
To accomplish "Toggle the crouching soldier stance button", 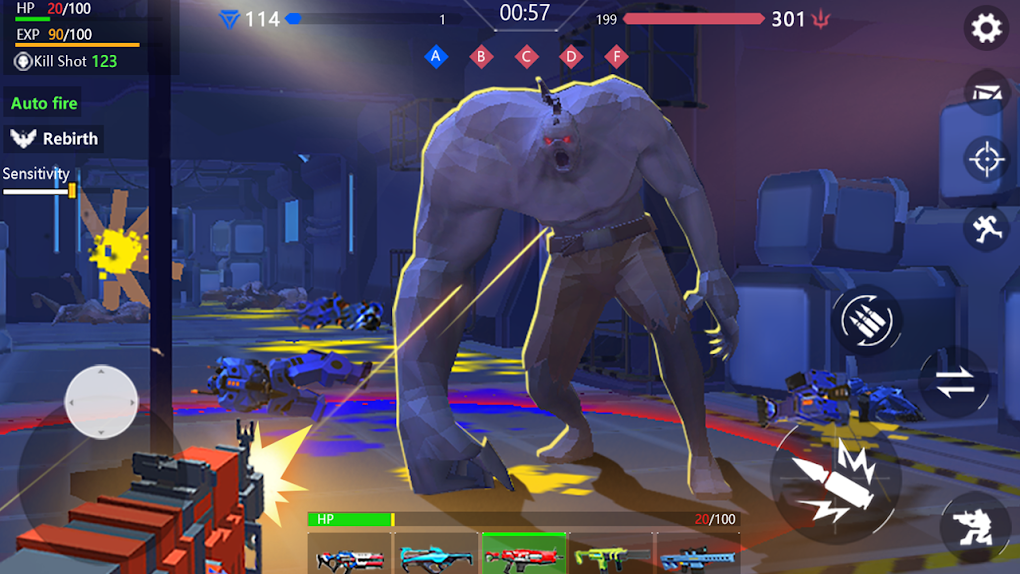I will [x=975, y=526].
